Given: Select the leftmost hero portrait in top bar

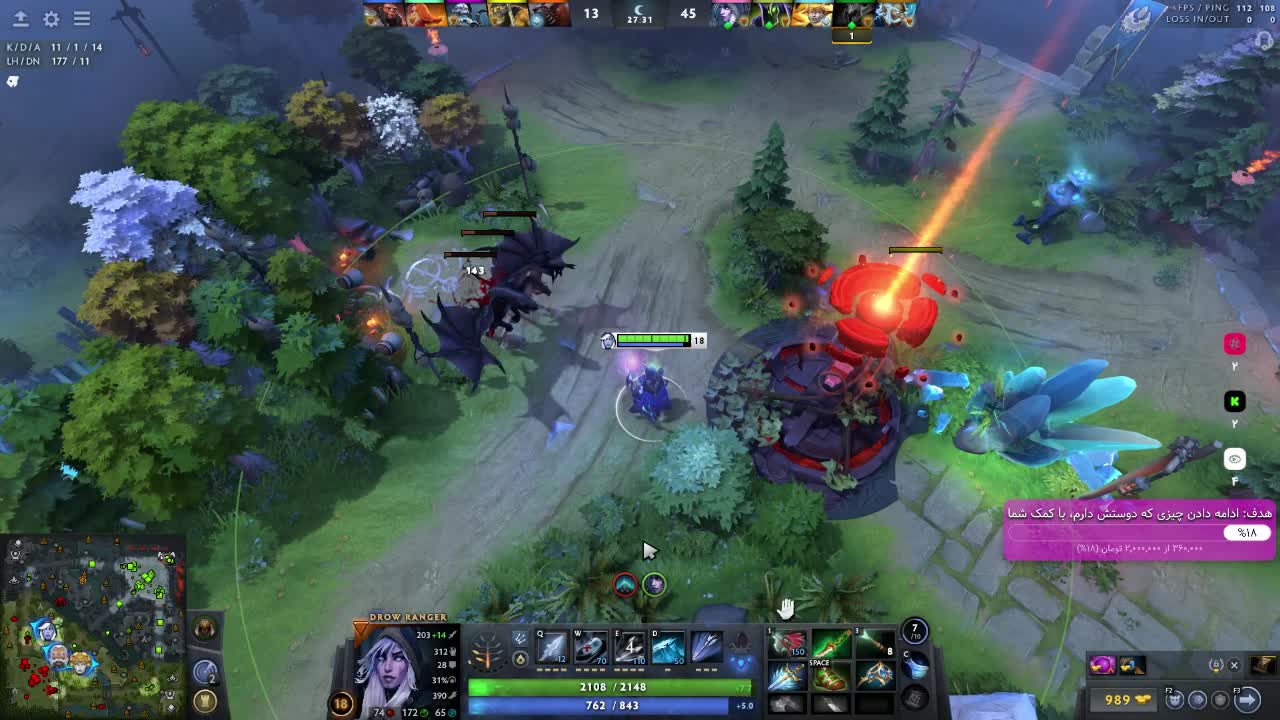Looking at the screenshot, I should 384,14.
